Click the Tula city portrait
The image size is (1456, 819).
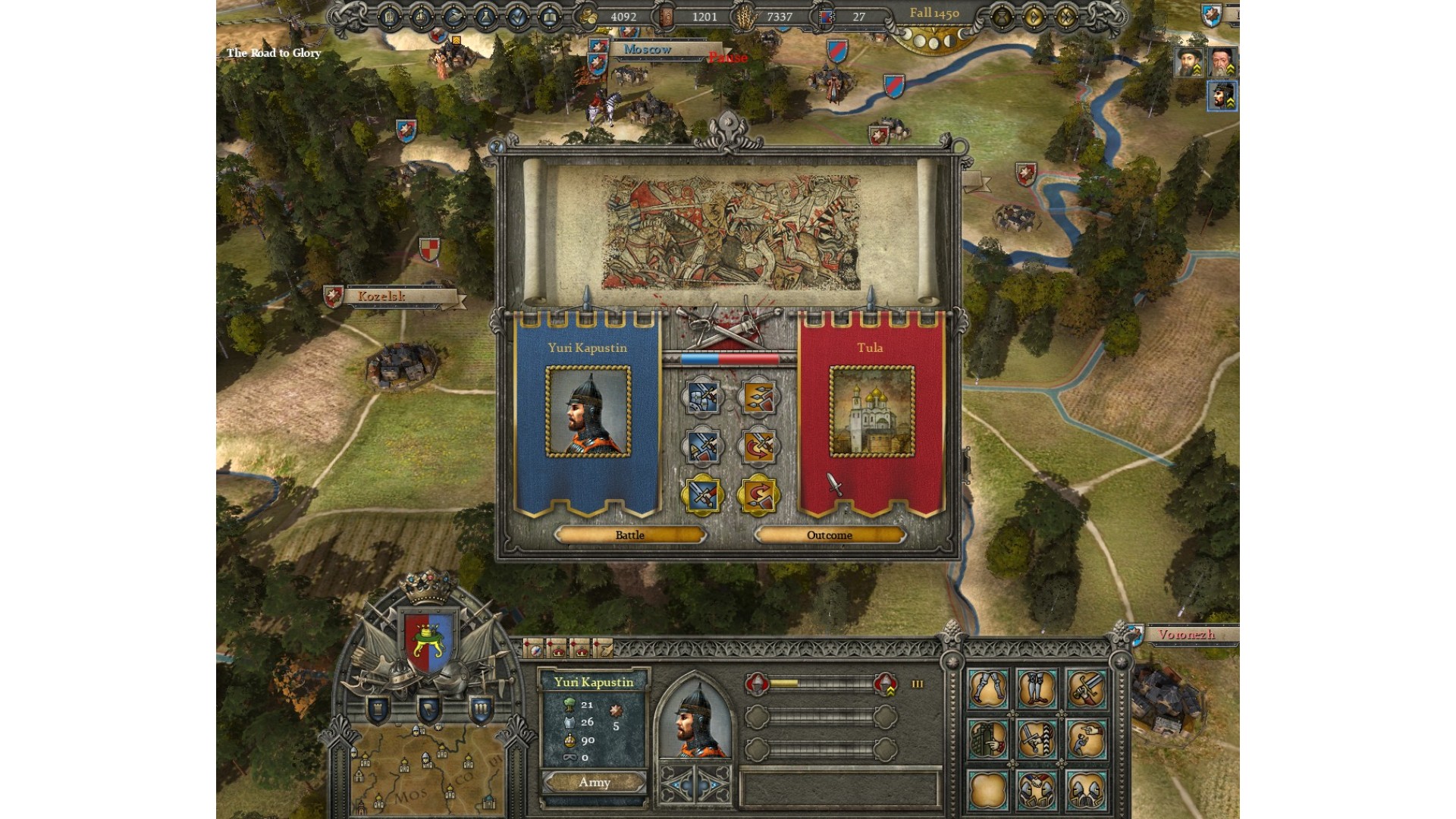(871, 412)
